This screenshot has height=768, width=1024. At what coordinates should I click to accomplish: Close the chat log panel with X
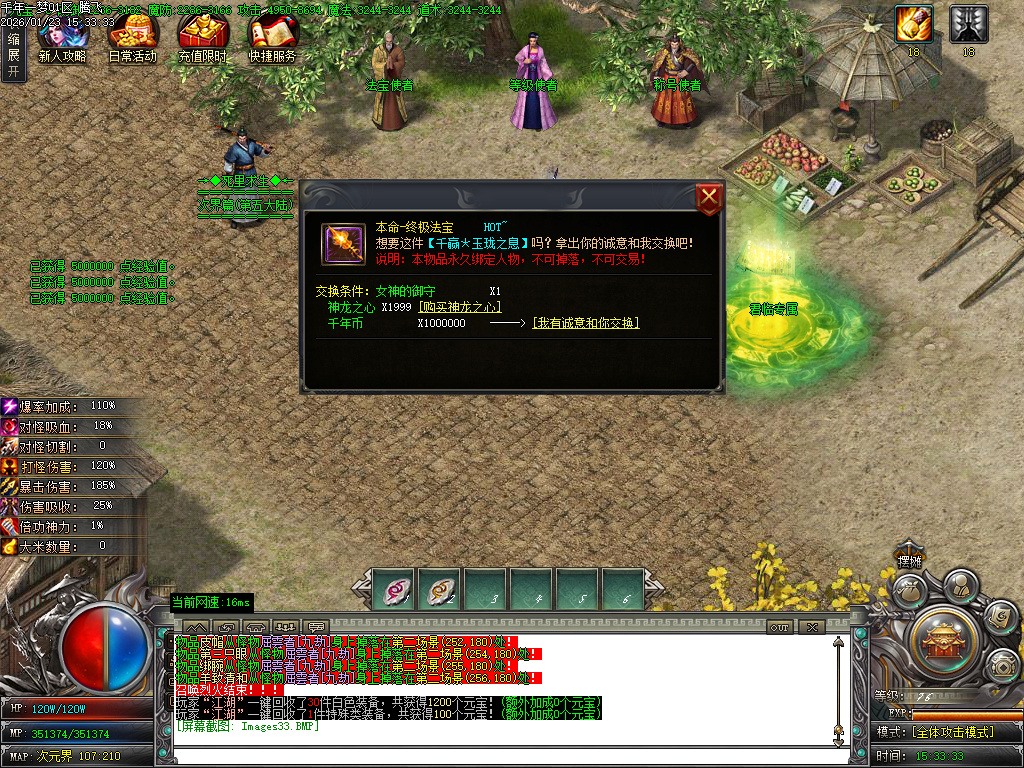811,627
